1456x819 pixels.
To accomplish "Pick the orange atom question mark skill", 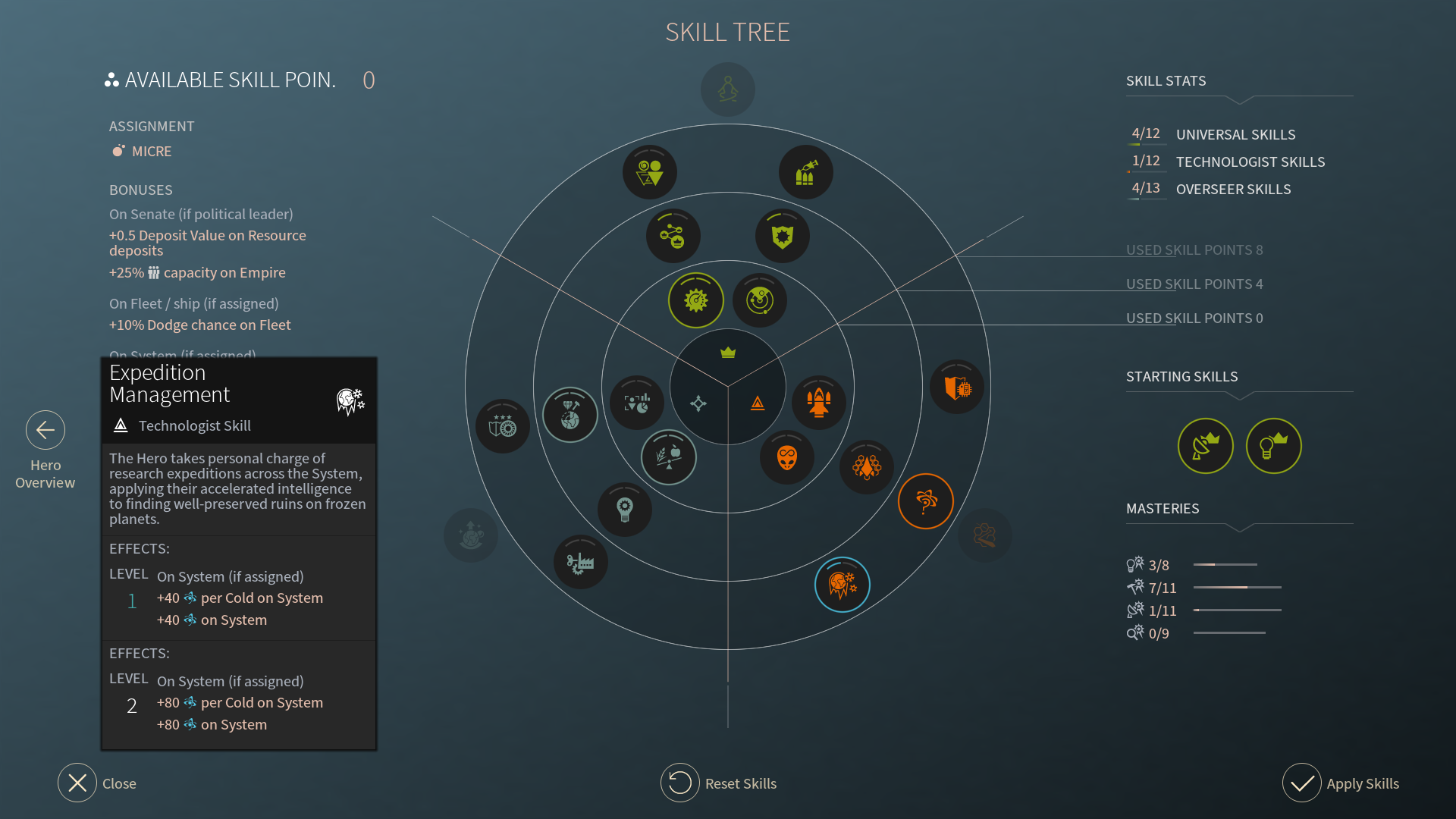I will pos(925,501).
